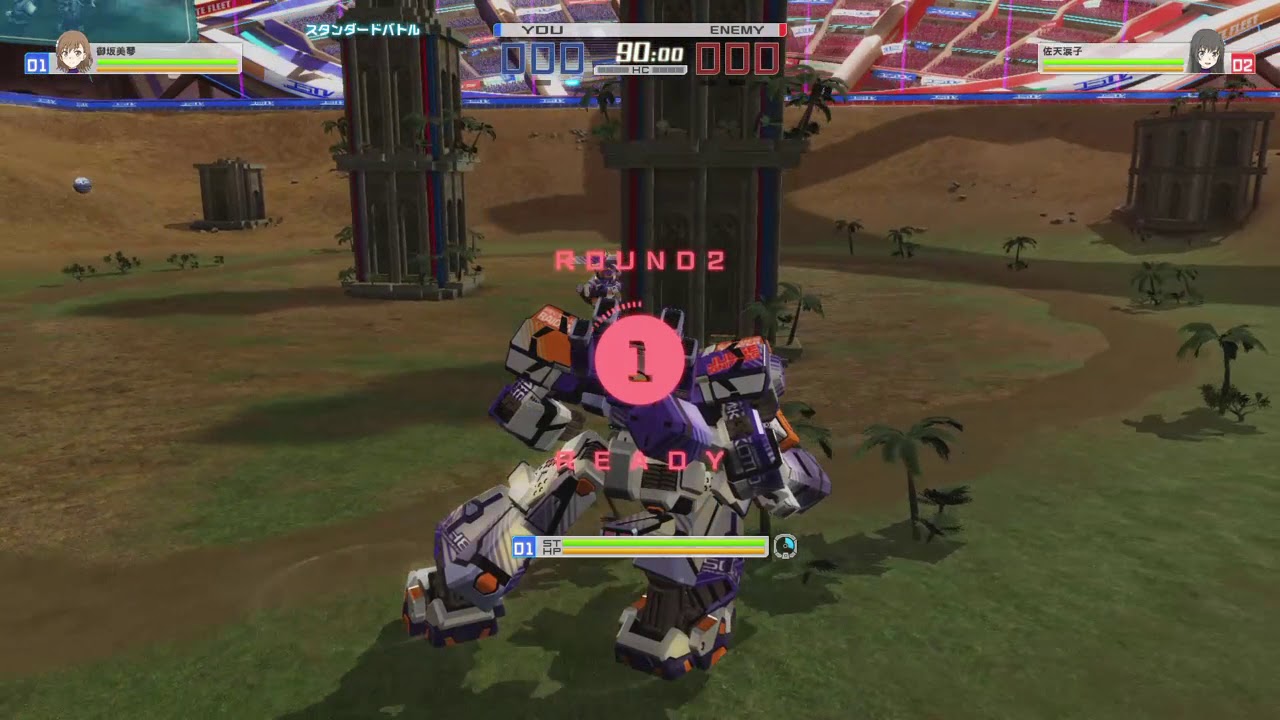Select the enemy 02 badge top right
Screen dimensions: 1280x720
coord(1243,66)
